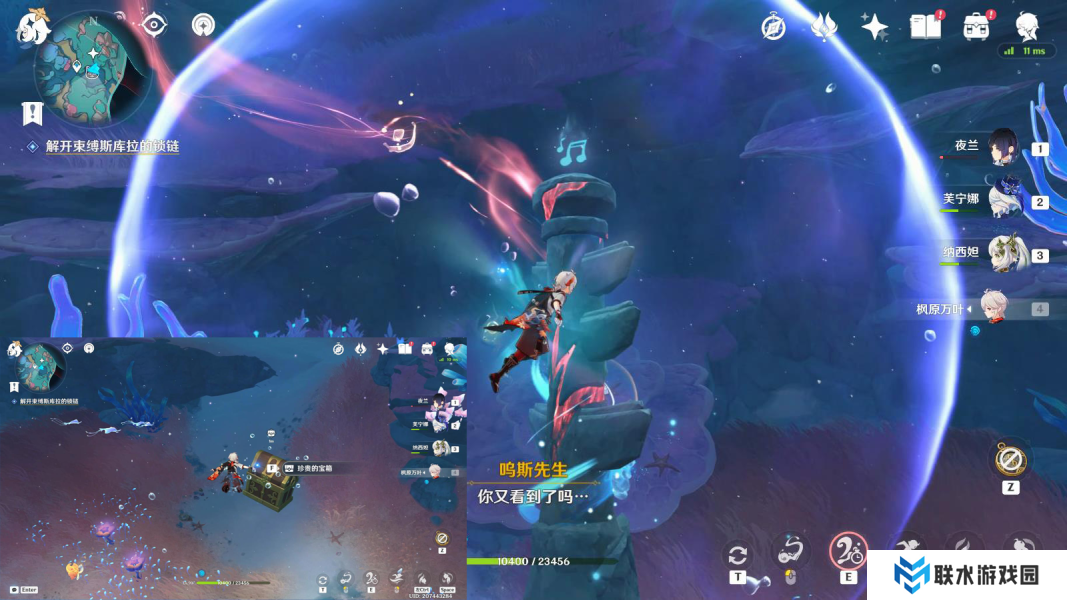Open the compass events icon in top bar
This screenshot has height=600, width=1067.
(773, 27)
